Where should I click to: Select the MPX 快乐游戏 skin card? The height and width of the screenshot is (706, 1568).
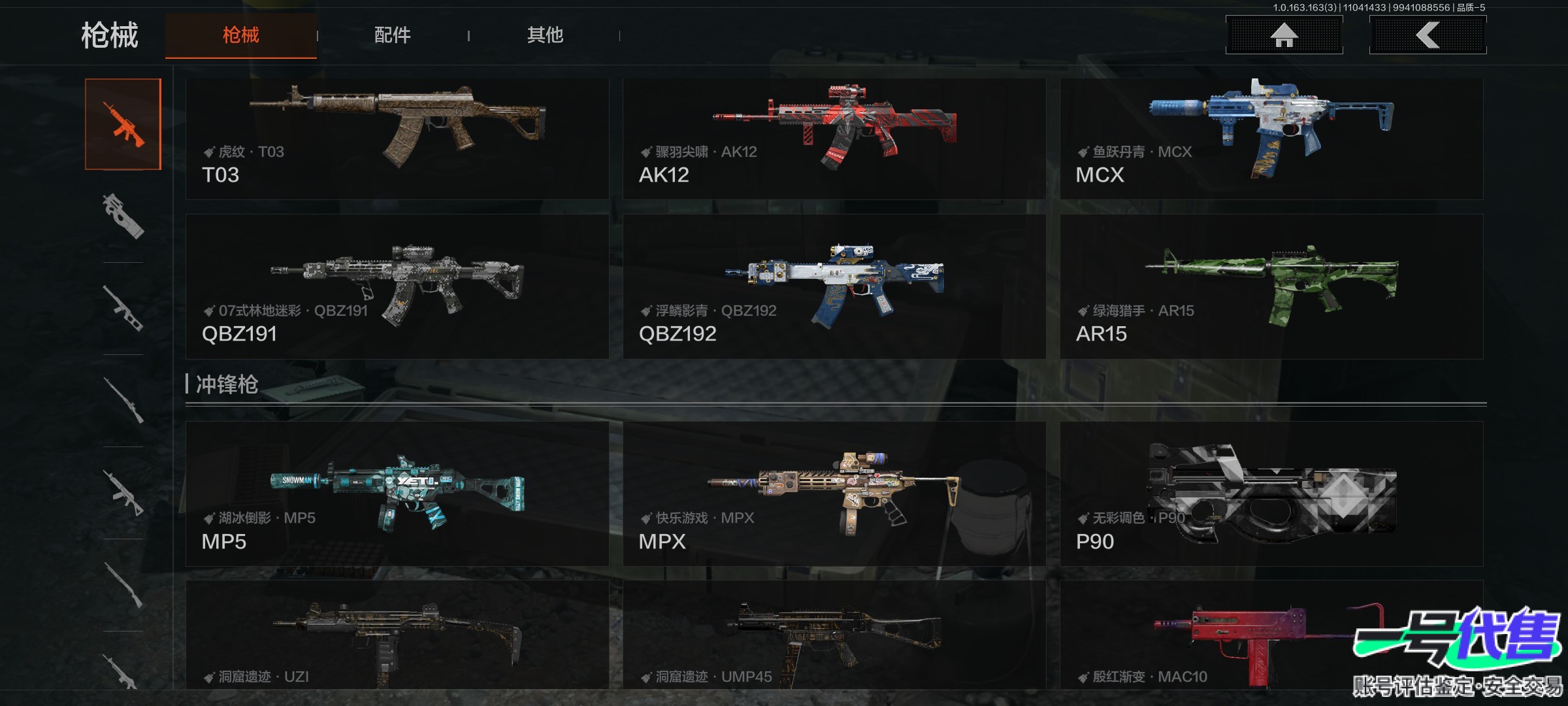click(x=834, y=494)
